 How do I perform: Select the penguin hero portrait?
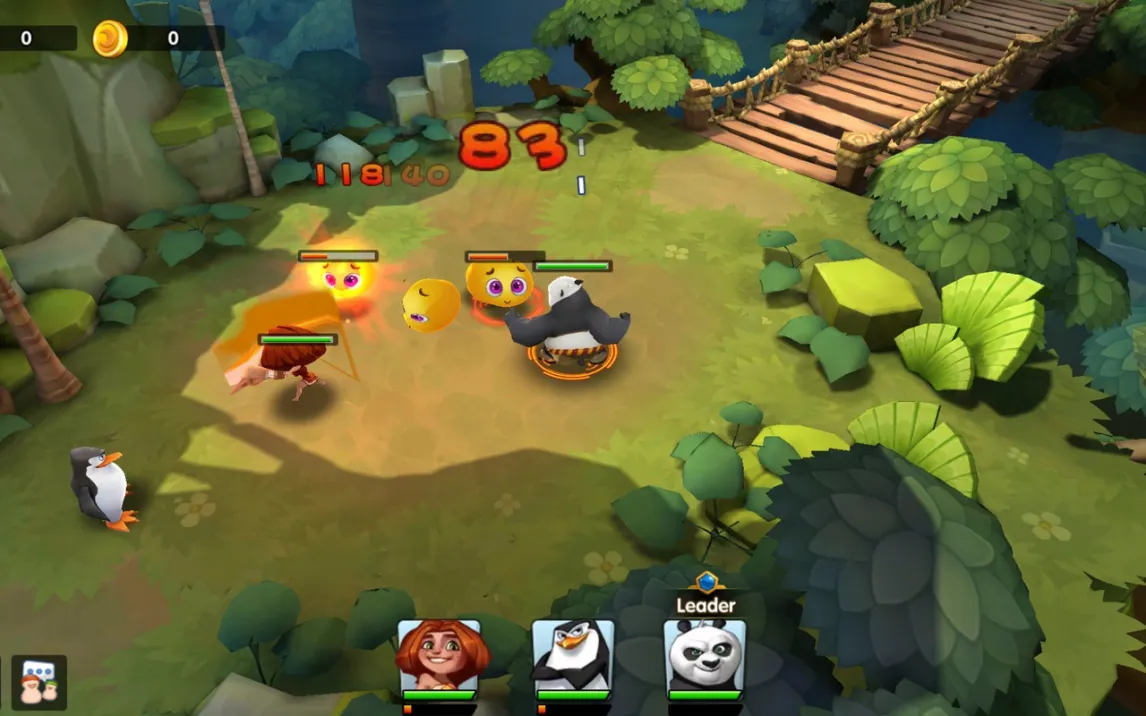pyautogui.click(x=572, y=655)
